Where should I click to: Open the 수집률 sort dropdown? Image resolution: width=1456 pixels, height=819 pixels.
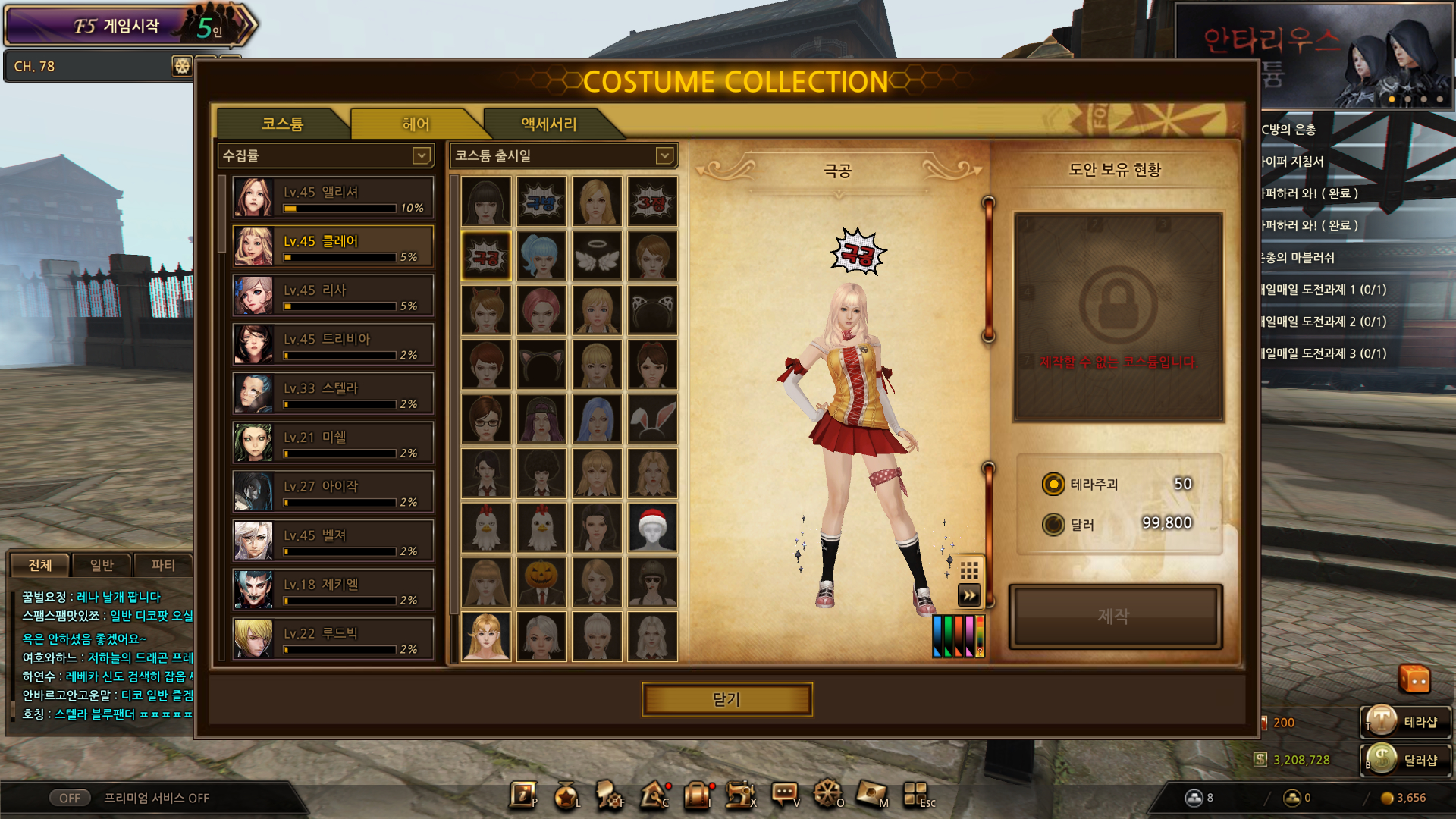[x=421, y=156]
